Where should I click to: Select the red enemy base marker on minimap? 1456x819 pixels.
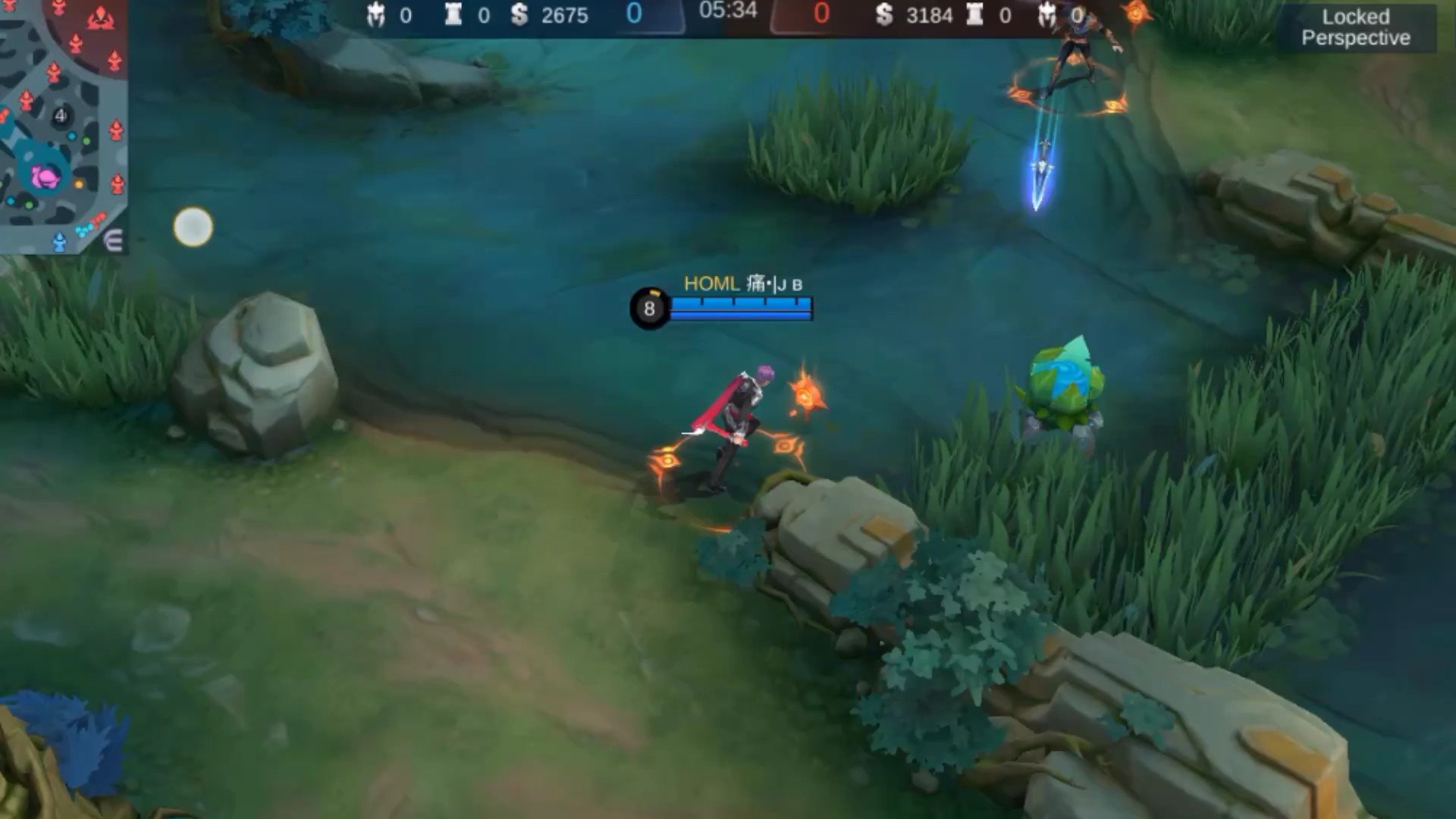click(x=100, y=18)
